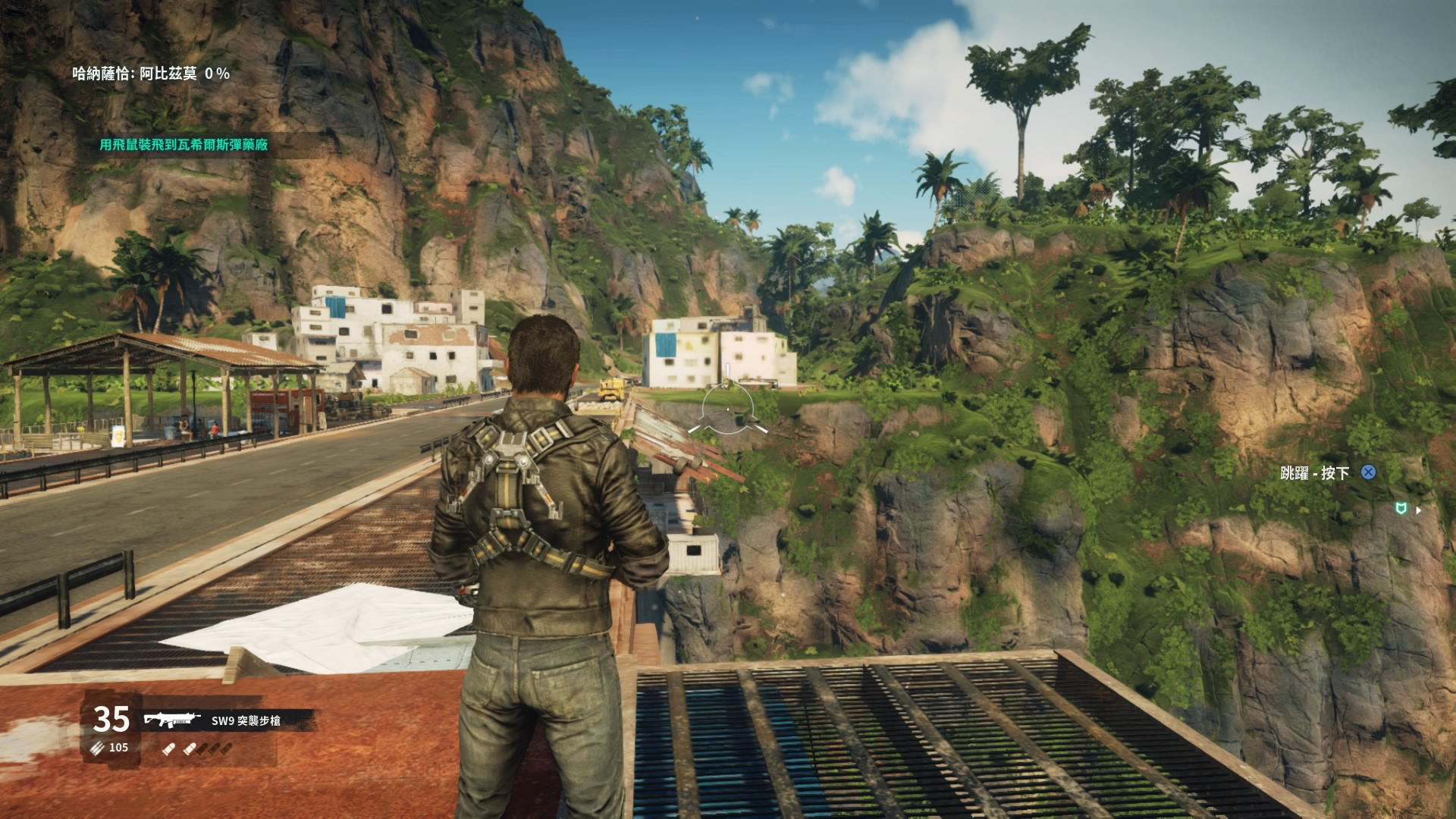Click the green shield objective marker
This screenshot has width=1456, height=819.
1402,510
